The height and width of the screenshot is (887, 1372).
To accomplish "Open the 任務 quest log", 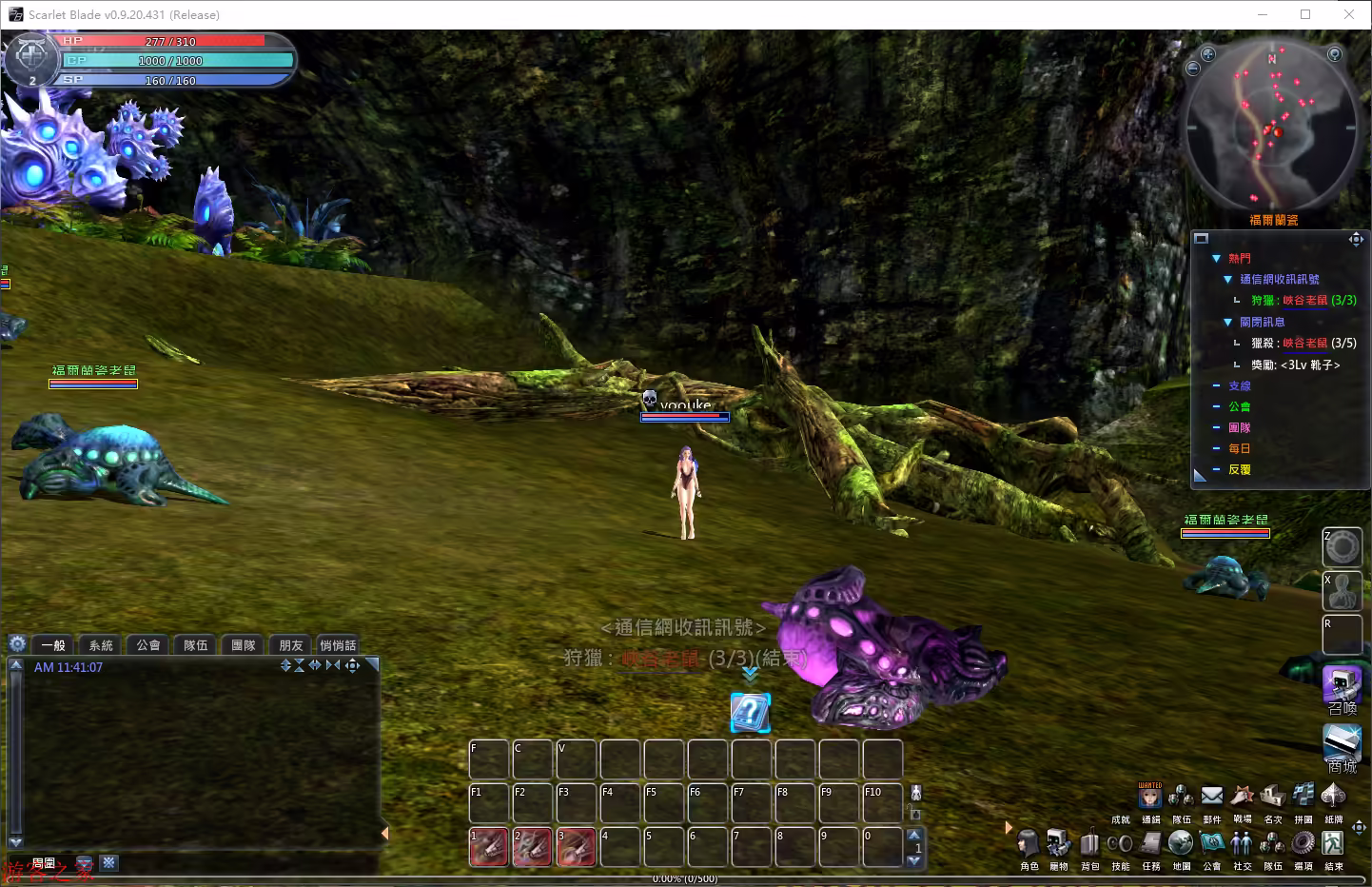I will pyautogui.click(x=1151, y=844).
